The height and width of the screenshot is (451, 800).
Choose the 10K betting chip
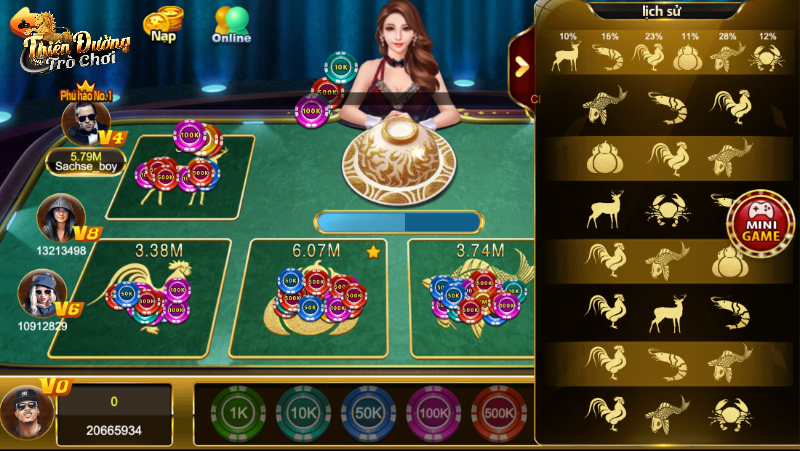click(x=303, y=413)
